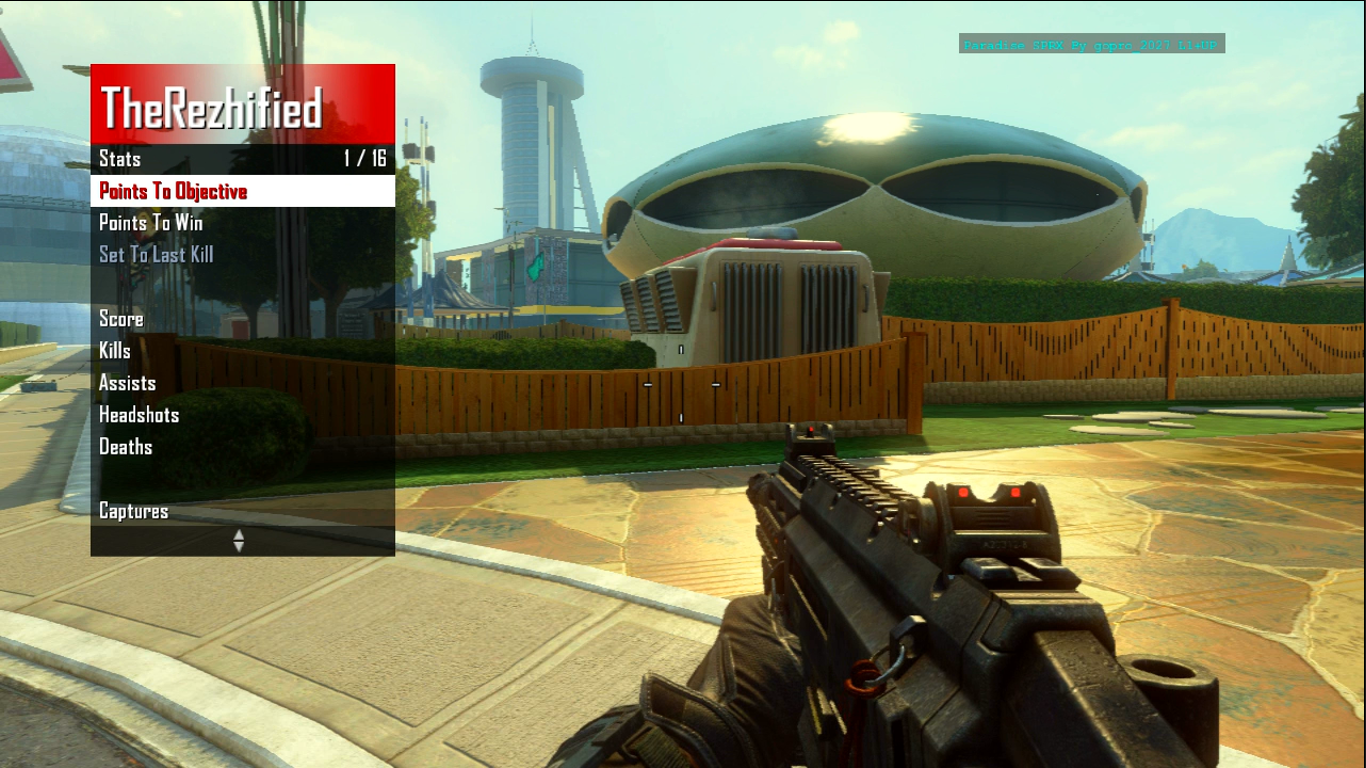Choose the Assists stat entry
1366x768 pixels.
[x=127, y=383]
